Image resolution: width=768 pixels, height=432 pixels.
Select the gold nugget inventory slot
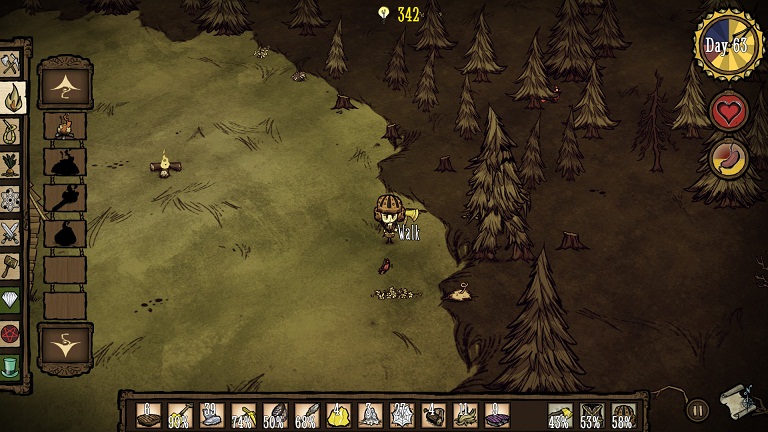[338, 415]
